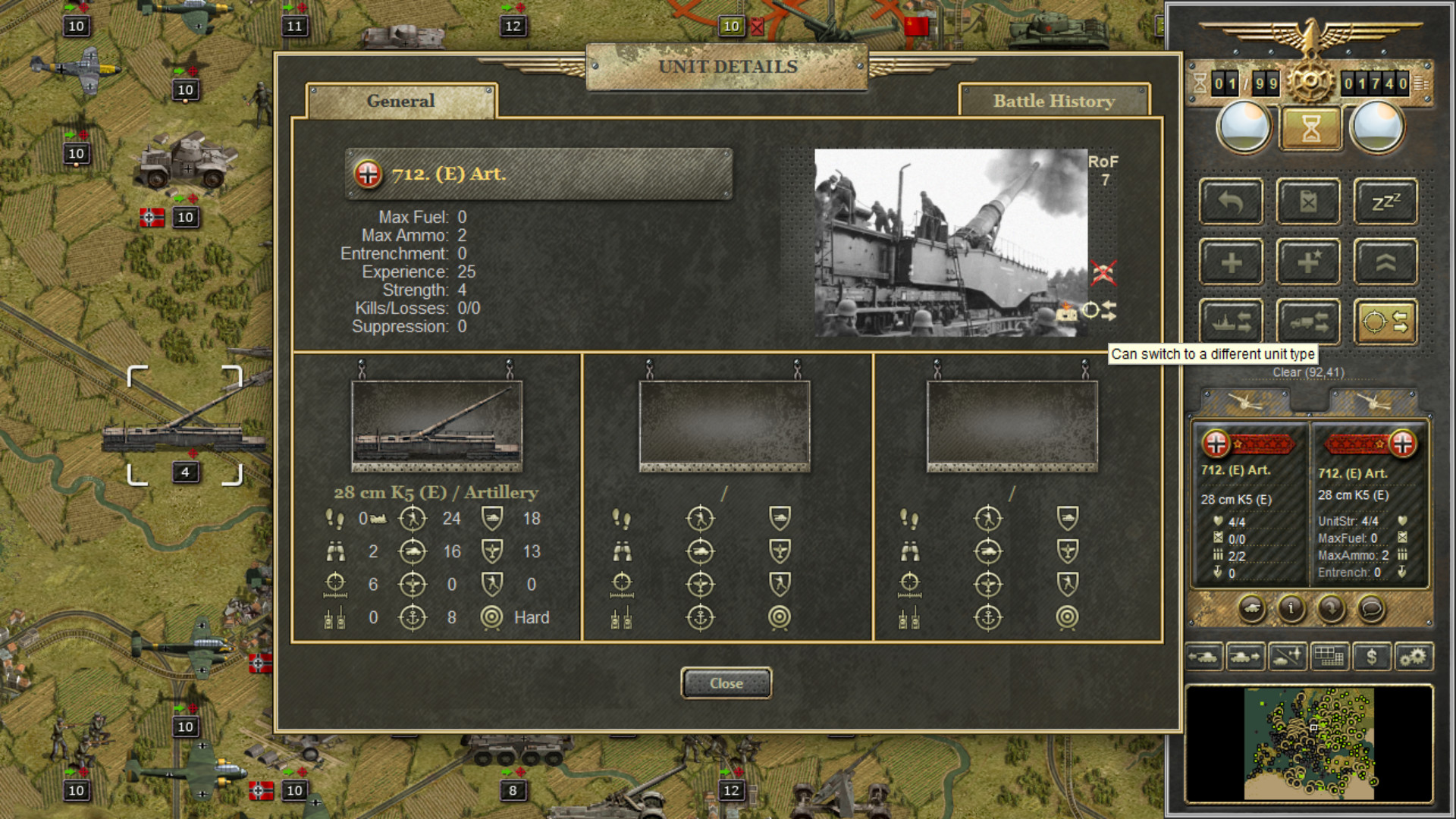Close the Unit Details window
Image resolution: width=1456 pixels, height=819 pixels.
point(726,683)
